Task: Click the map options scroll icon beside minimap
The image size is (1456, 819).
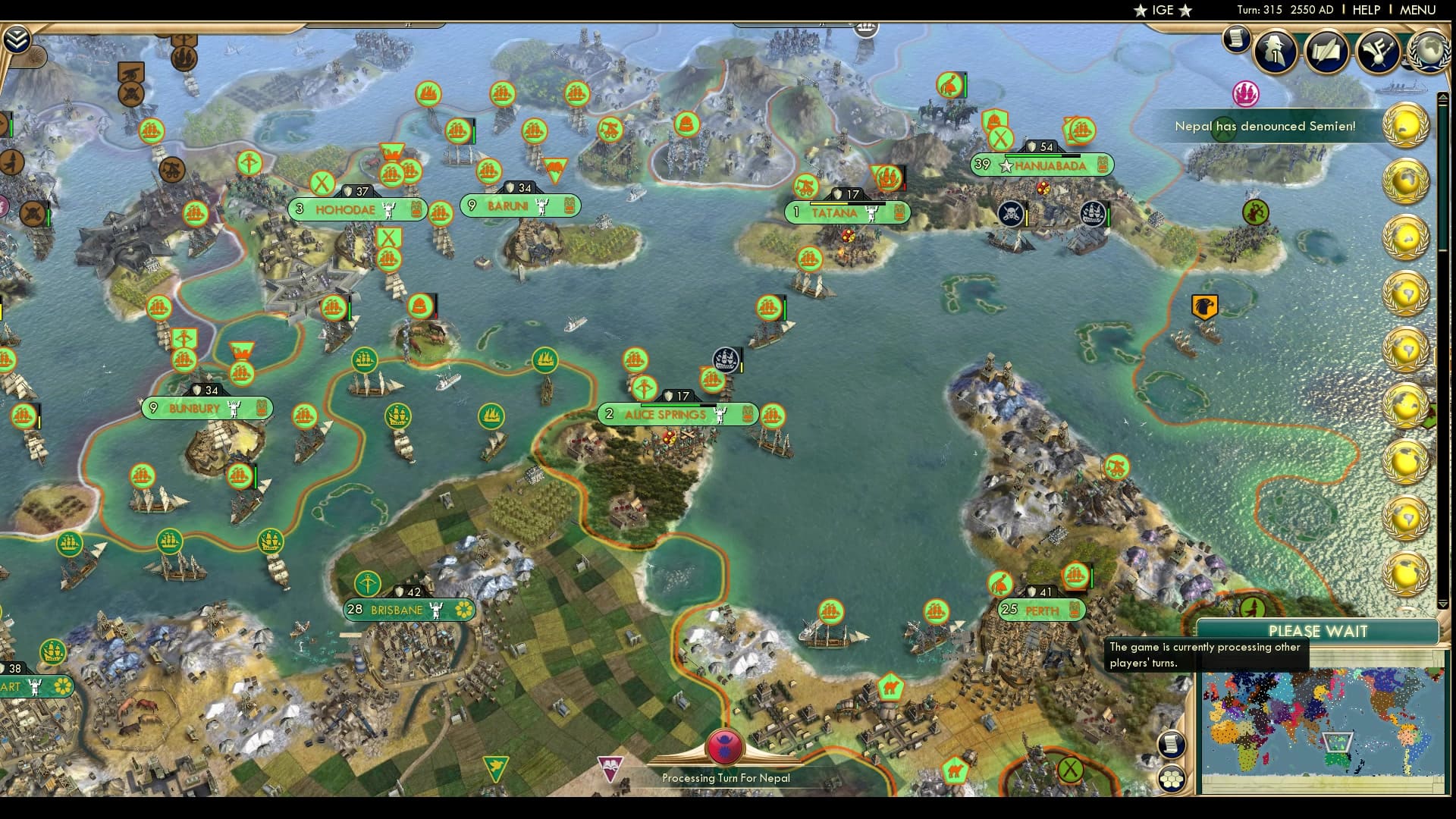Action: [1172, 745]
